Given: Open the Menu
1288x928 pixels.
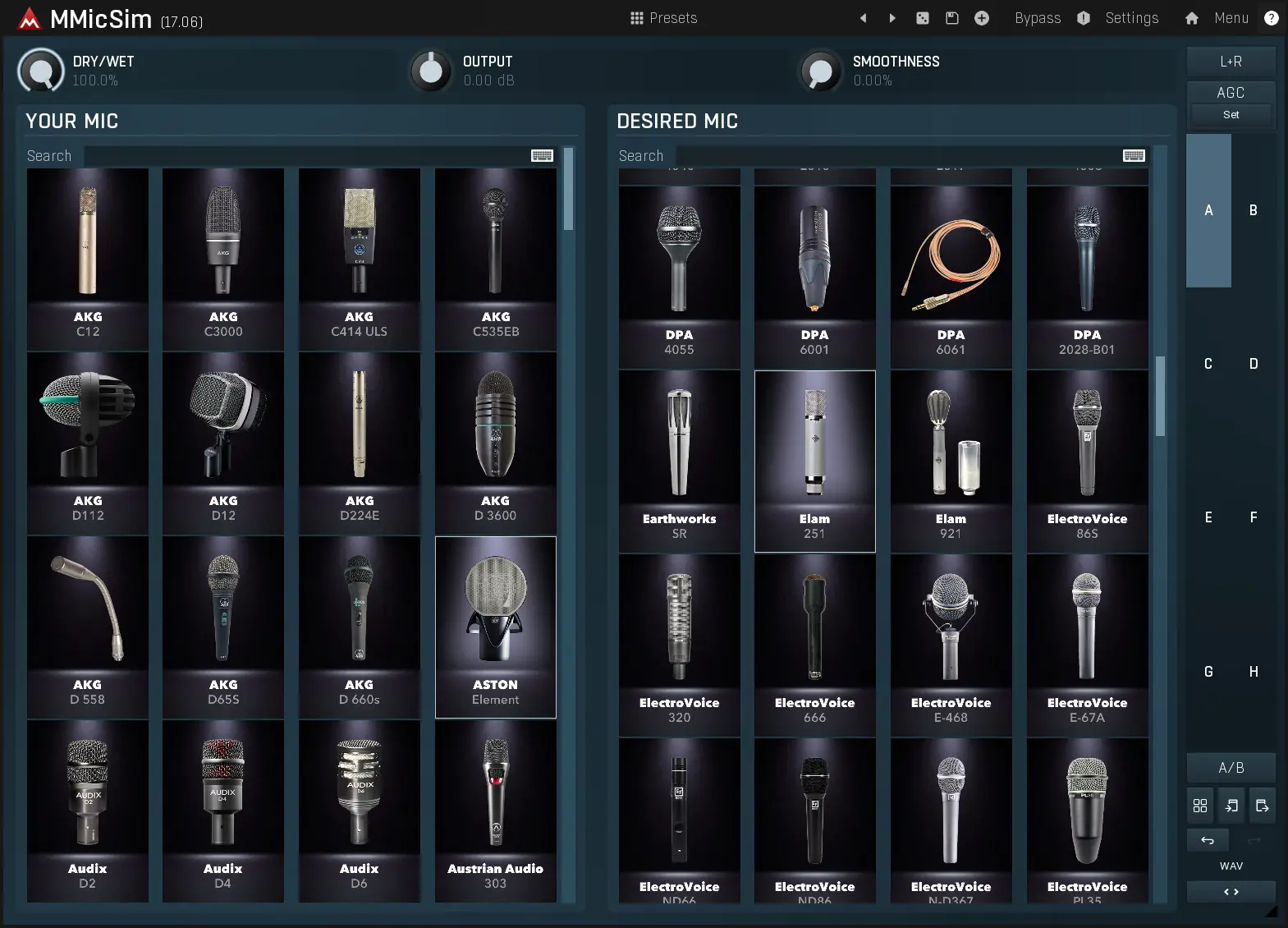Looking at the screenshot, I should [1231, 17].
